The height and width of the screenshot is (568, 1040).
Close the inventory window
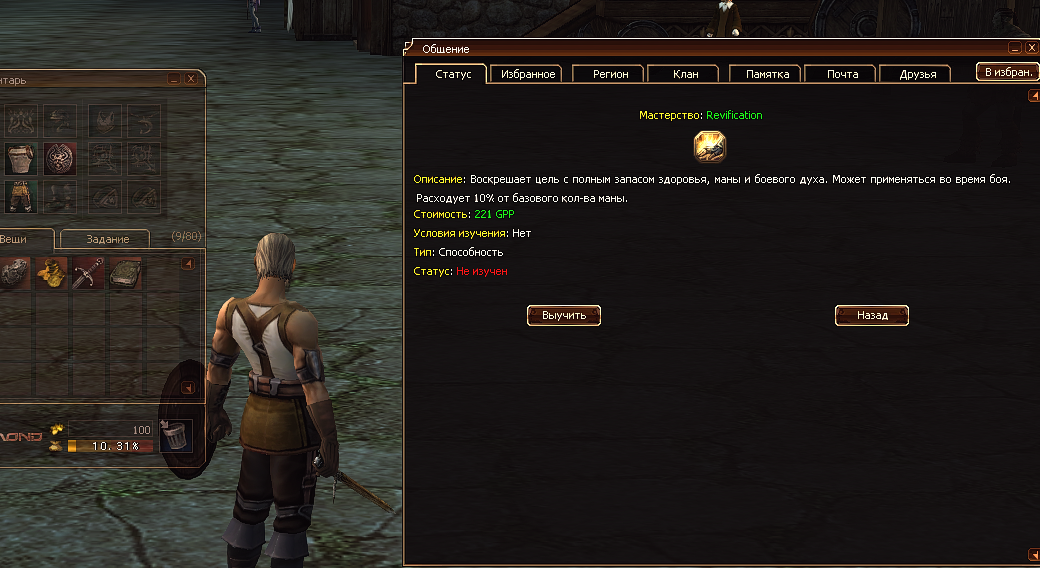(191, 78)
